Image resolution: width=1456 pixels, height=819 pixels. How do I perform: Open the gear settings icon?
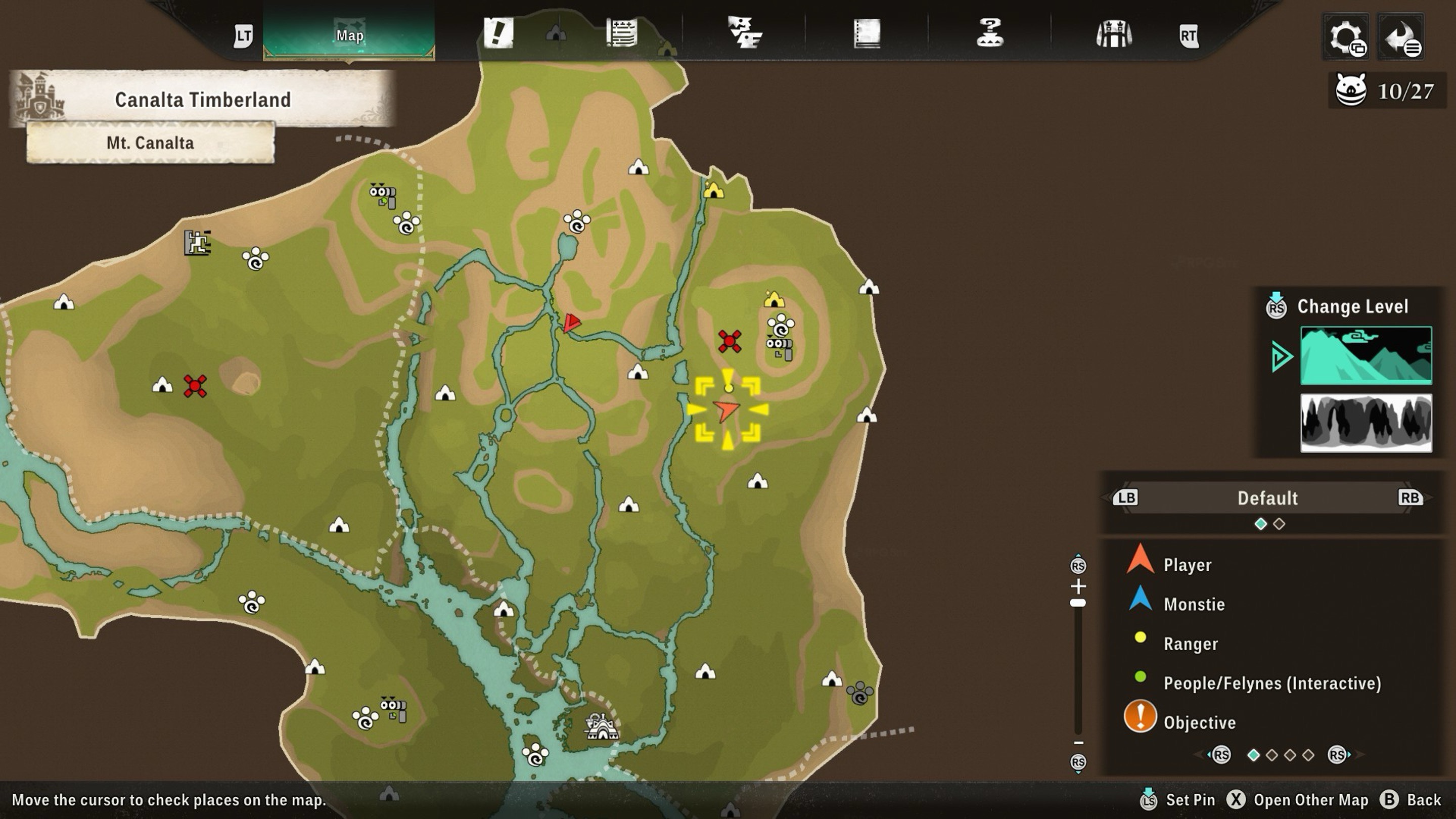coord(1346,37)
